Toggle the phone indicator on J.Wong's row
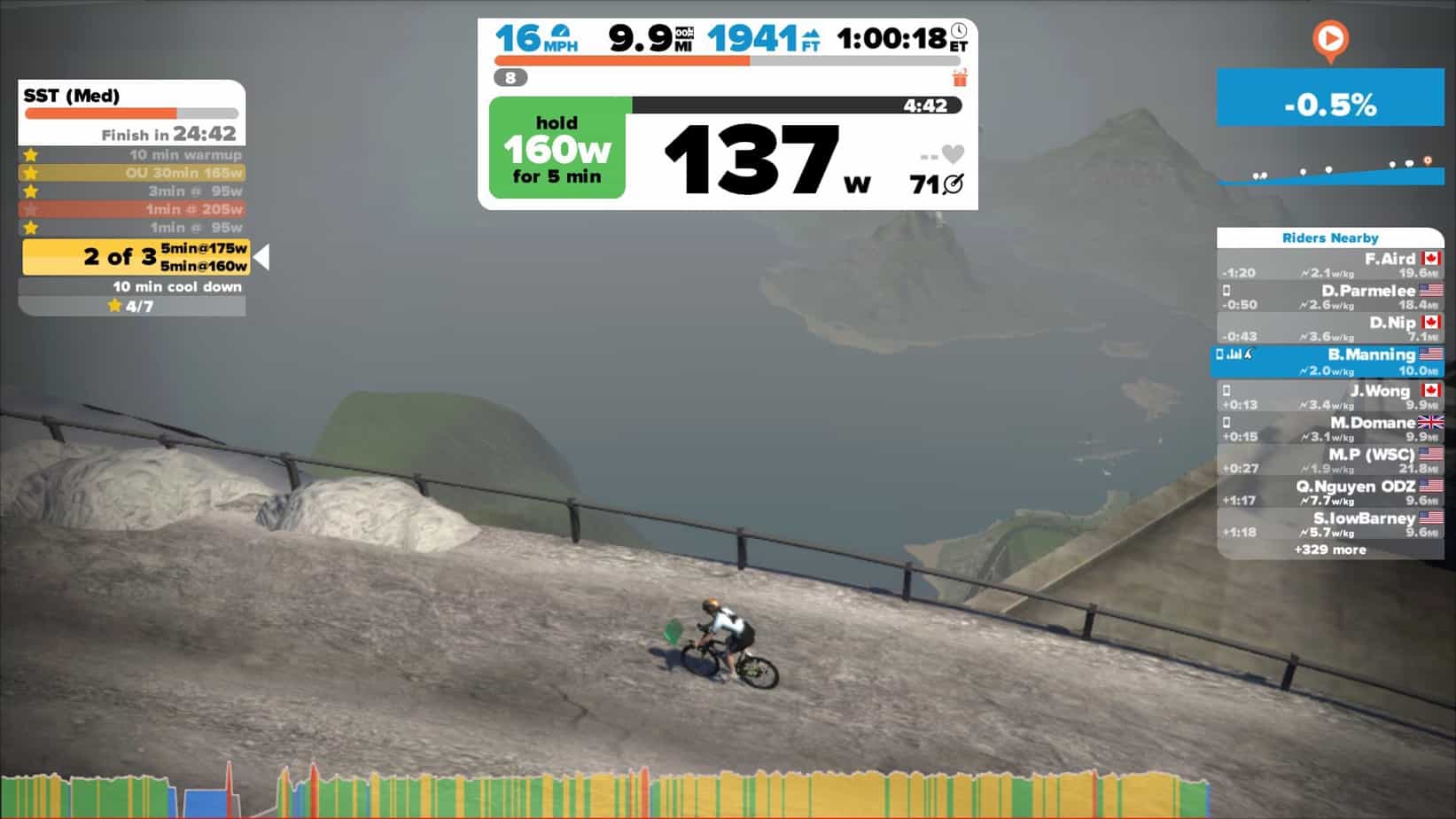 point(1226,390)
